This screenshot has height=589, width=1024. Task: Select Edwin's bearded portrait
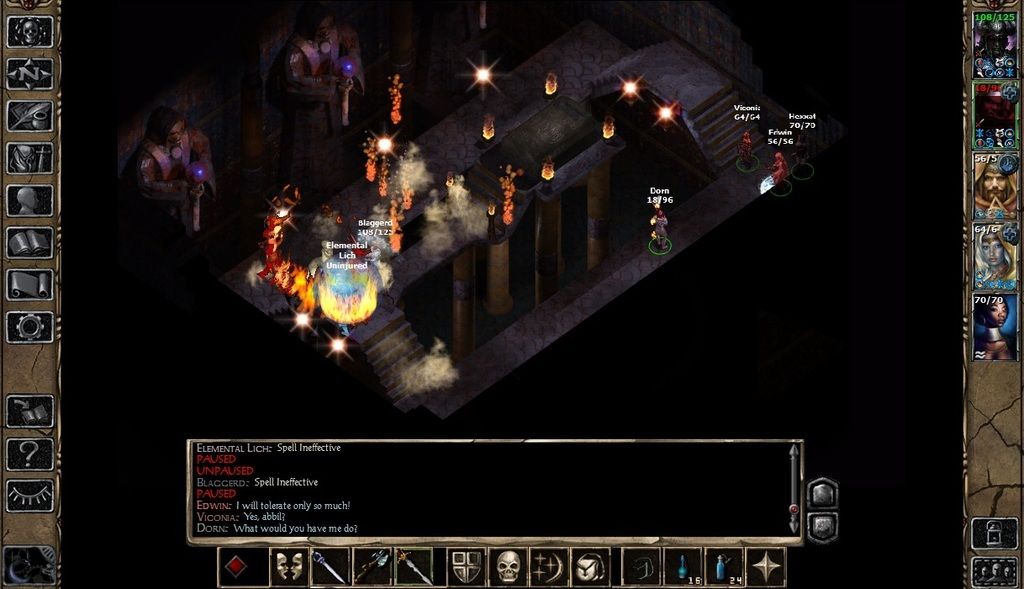(x=995, y=186)
